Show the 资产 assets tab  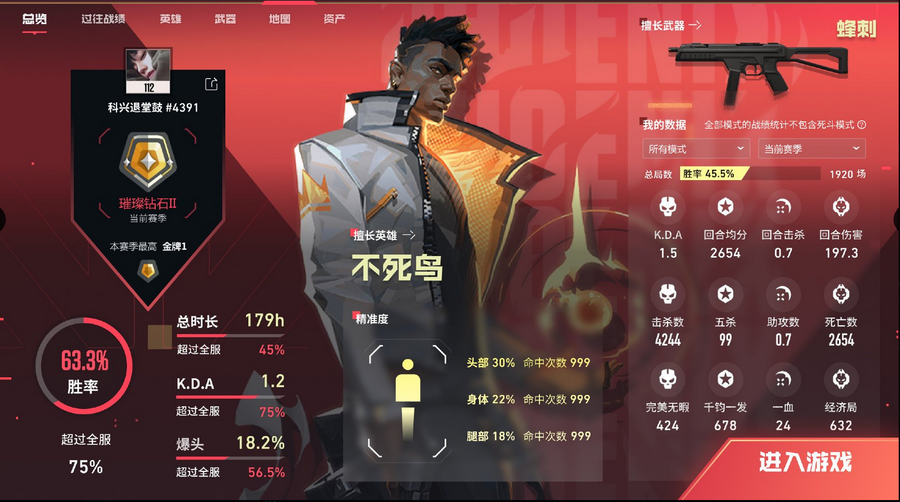pyautogui.click(x=334, y=19)
